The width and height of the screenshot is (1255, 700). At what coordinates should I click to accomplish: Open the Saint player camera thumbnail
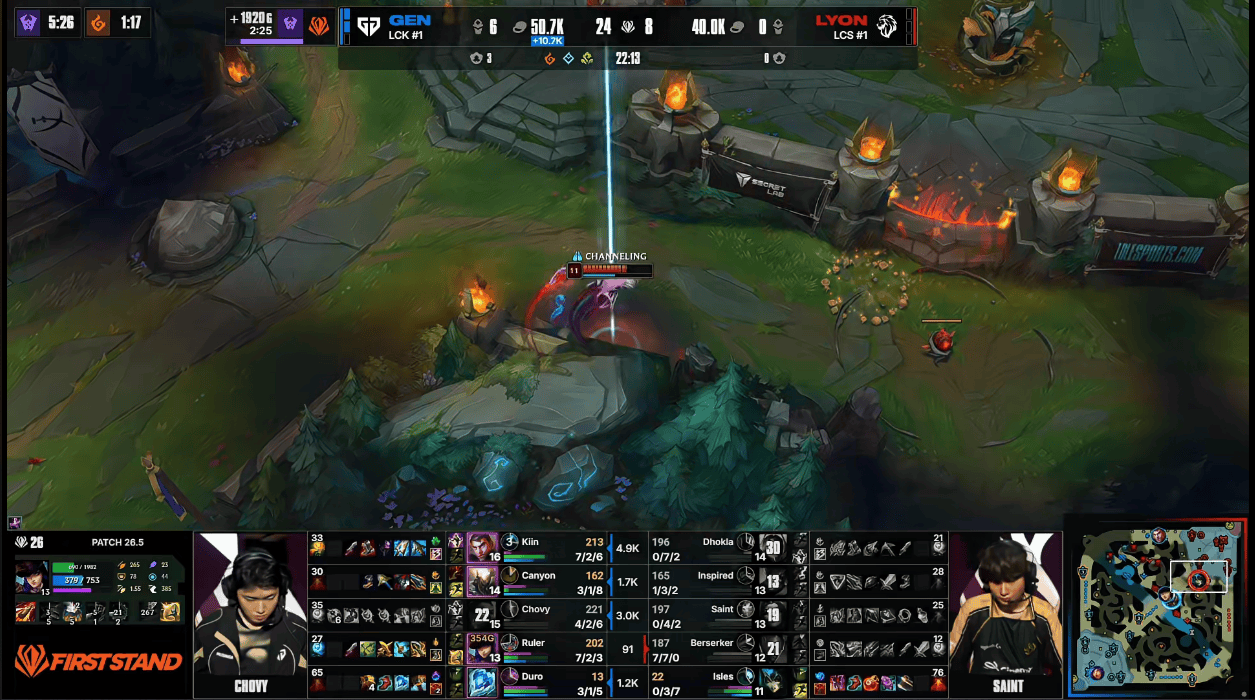click(x=1005, y=612)
